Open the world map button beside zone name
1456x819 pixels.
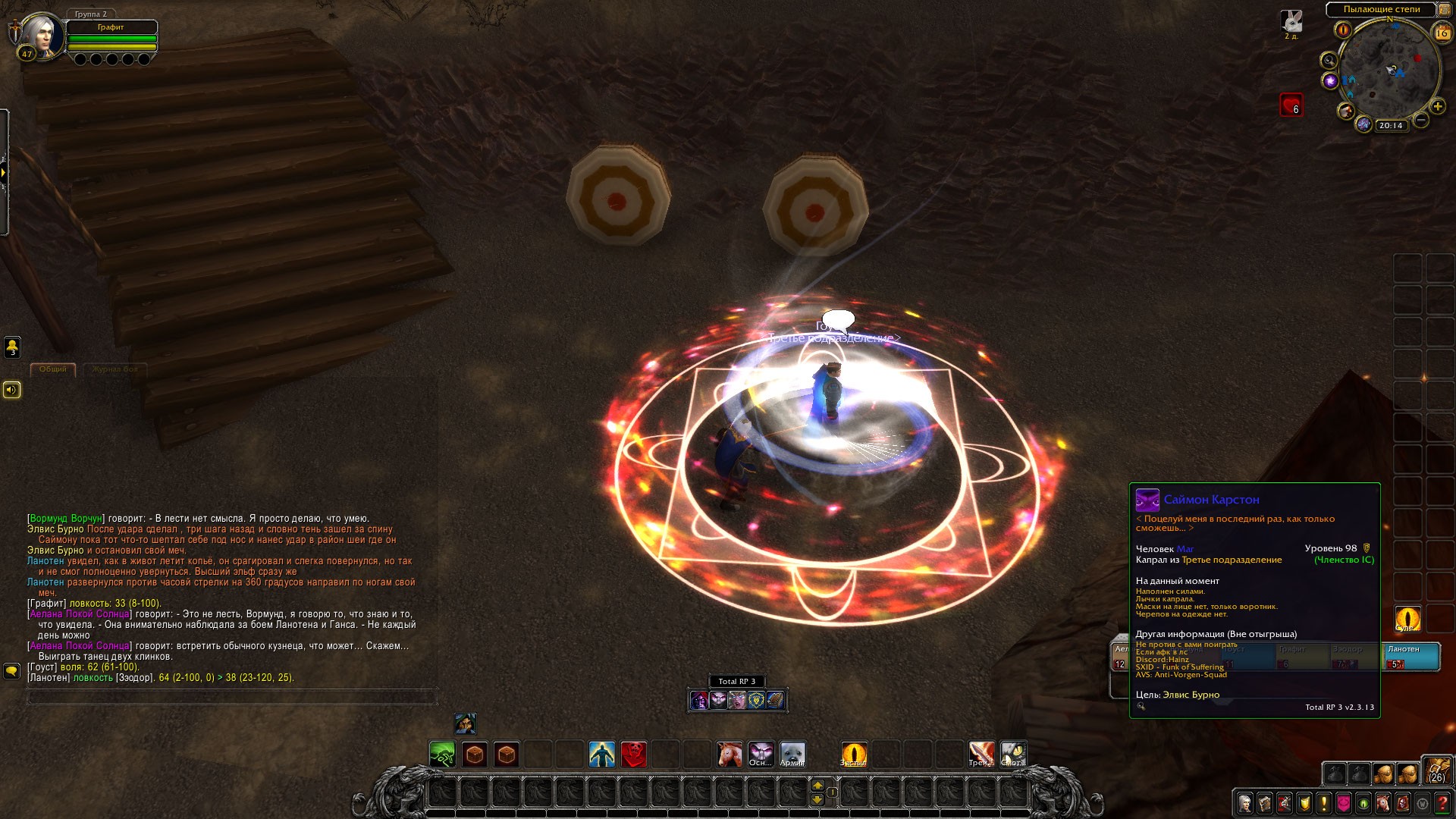pos(1444,10)
